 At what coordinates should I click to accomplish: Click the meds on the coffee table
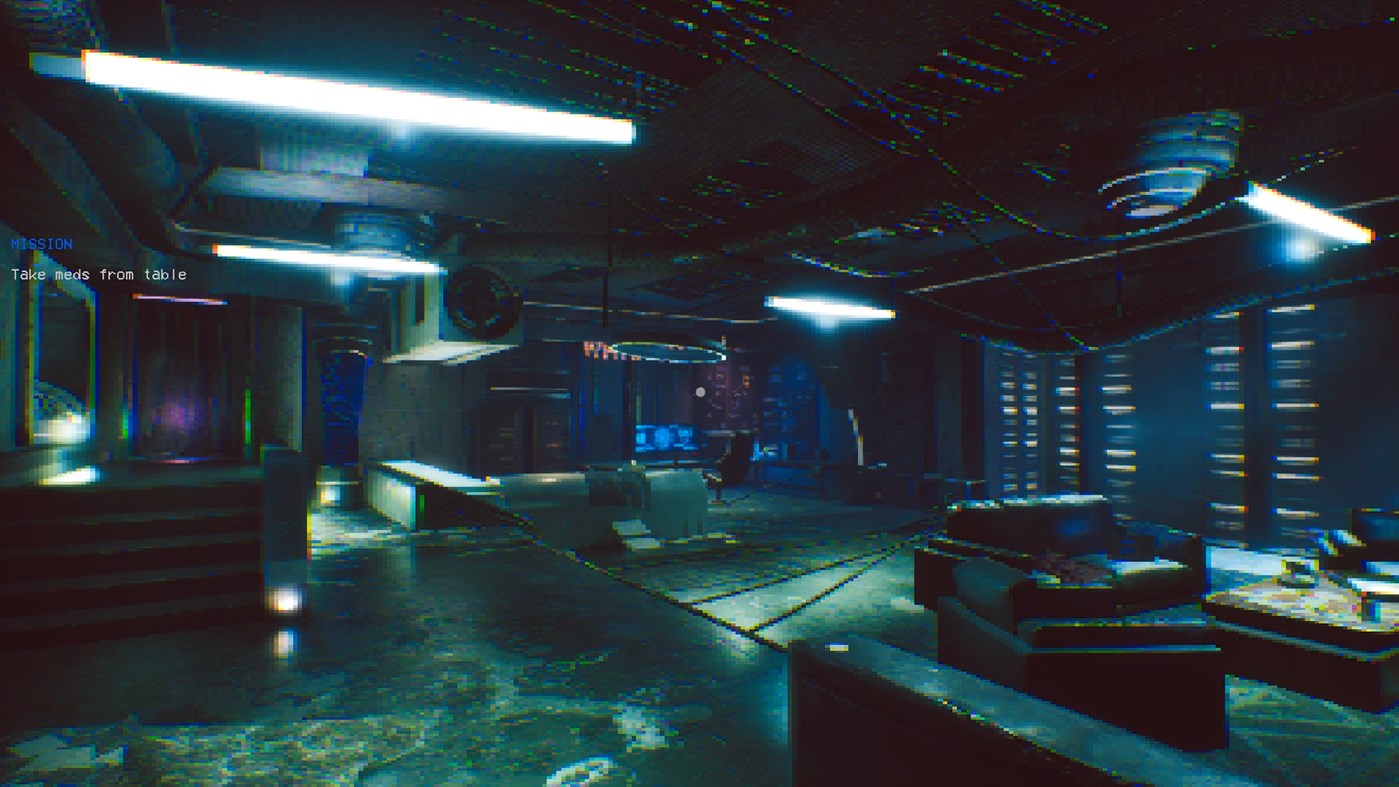pyautogui.click(x=1297, y=572)
